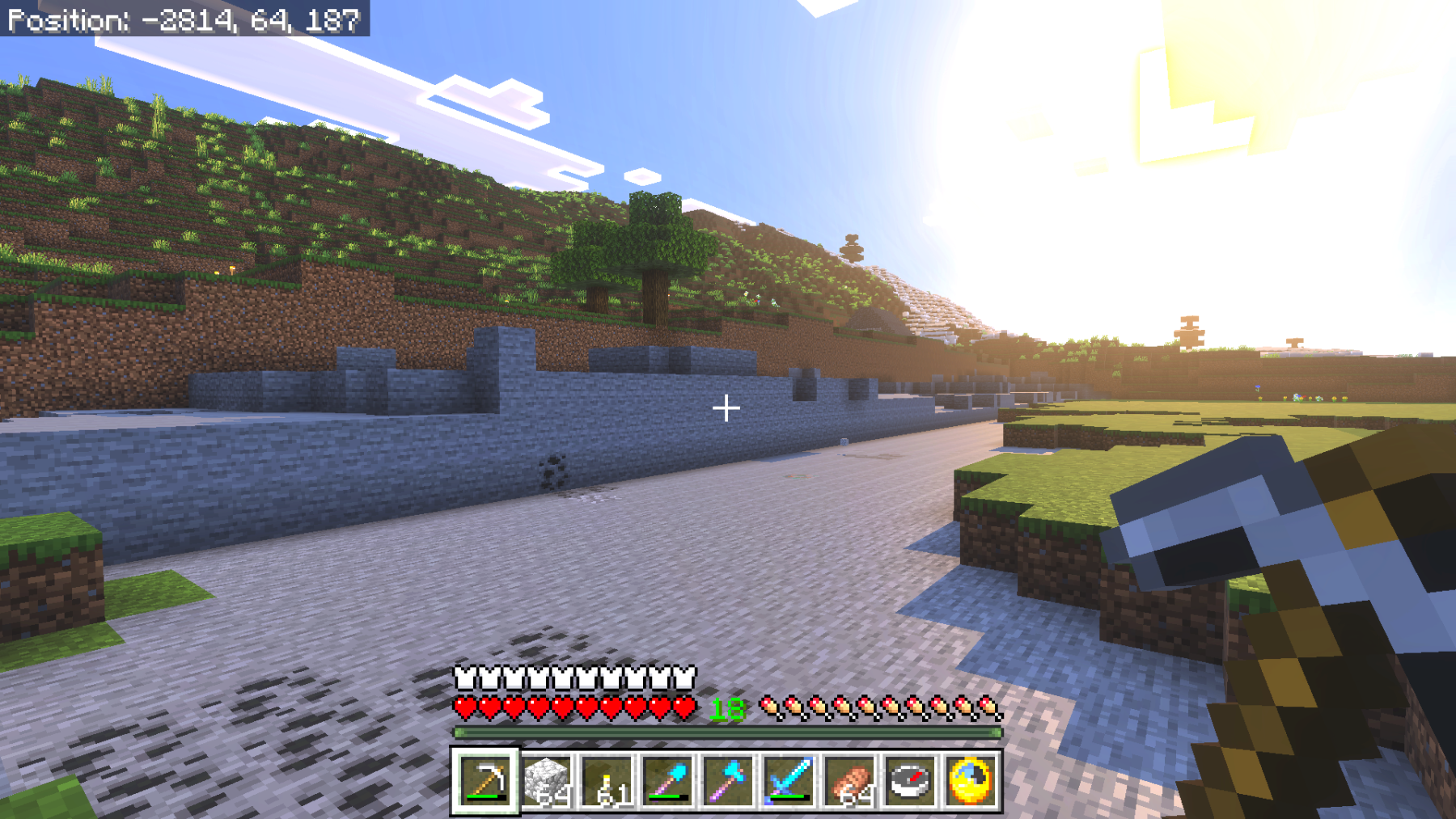Select the compass in the hotbar

[x=910, y=781]
